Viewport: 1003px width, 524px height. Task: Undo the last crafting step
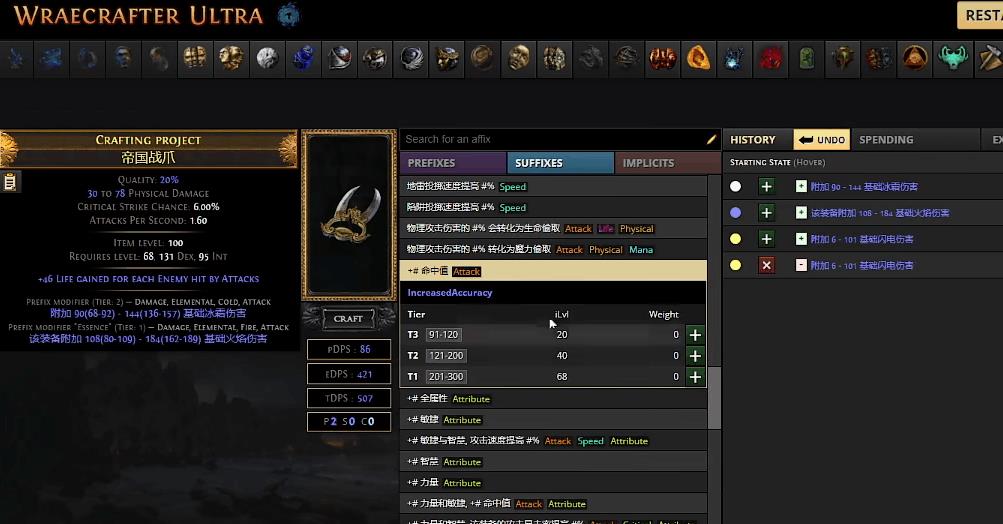tap(821, 140)
